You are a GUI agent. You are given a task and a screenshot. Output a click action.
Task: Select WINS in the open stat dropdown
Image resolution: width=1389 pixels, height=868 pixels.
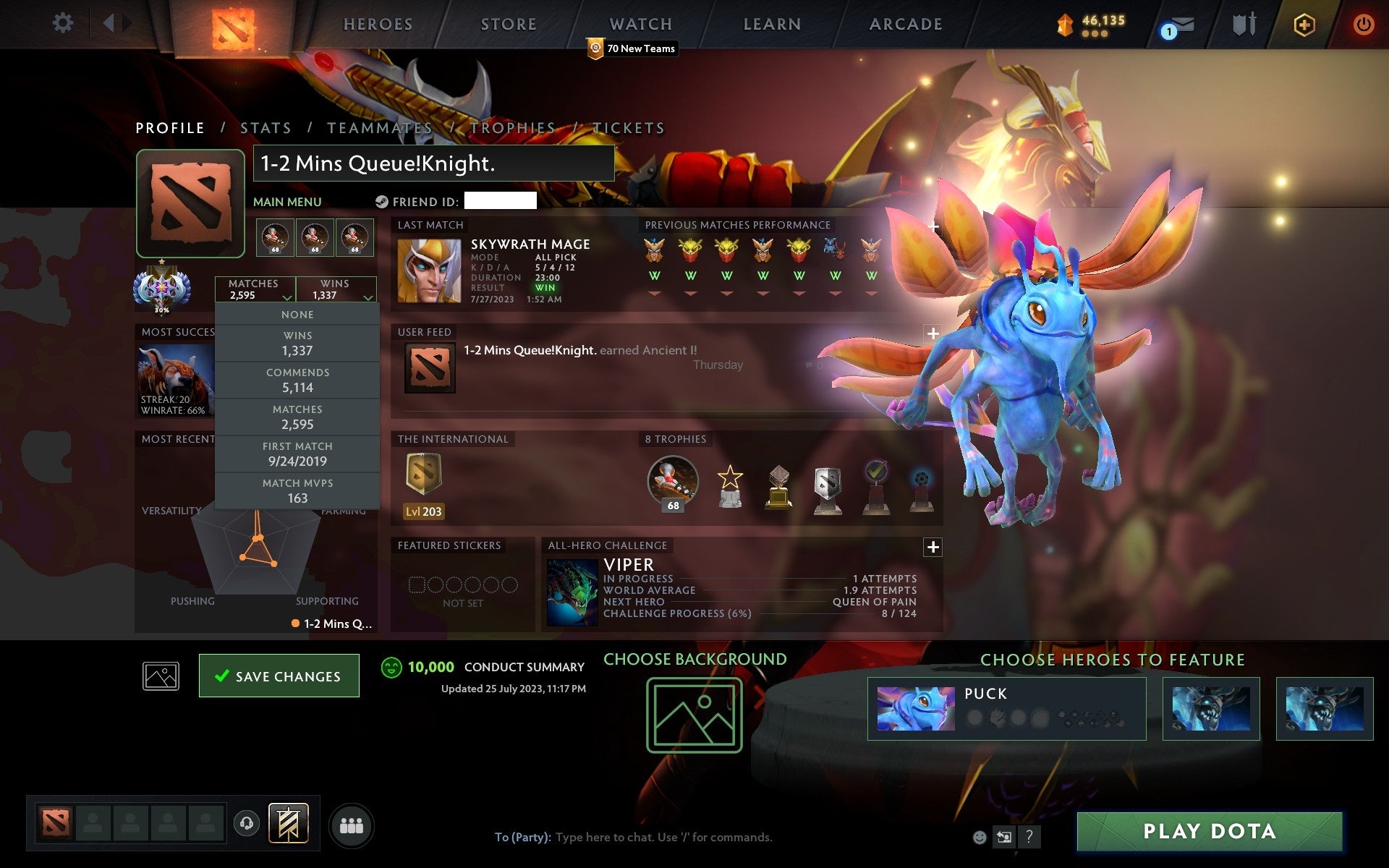coord(298,343)
